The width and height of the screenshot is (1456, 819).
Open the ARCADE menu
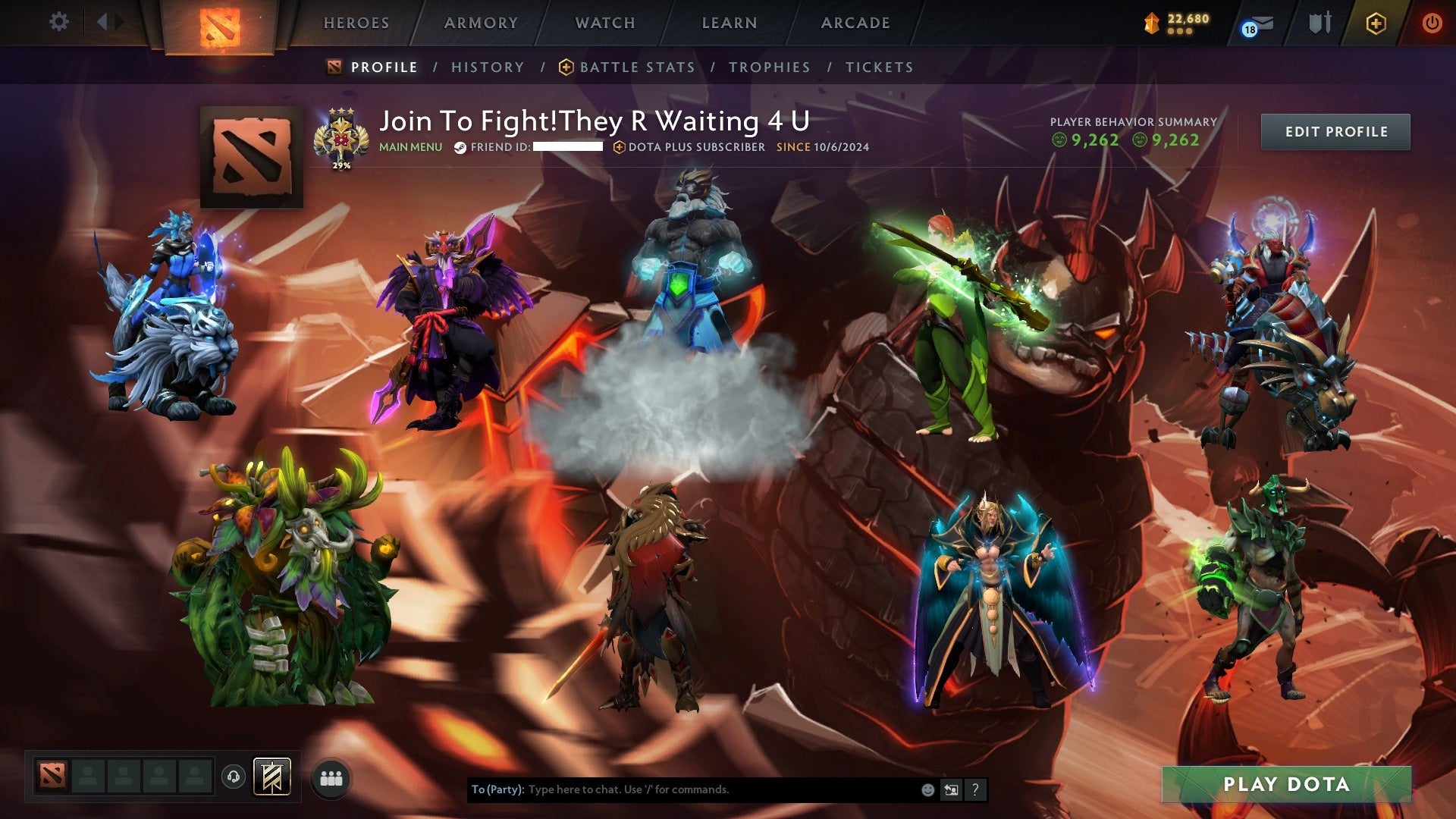[855, 23]
